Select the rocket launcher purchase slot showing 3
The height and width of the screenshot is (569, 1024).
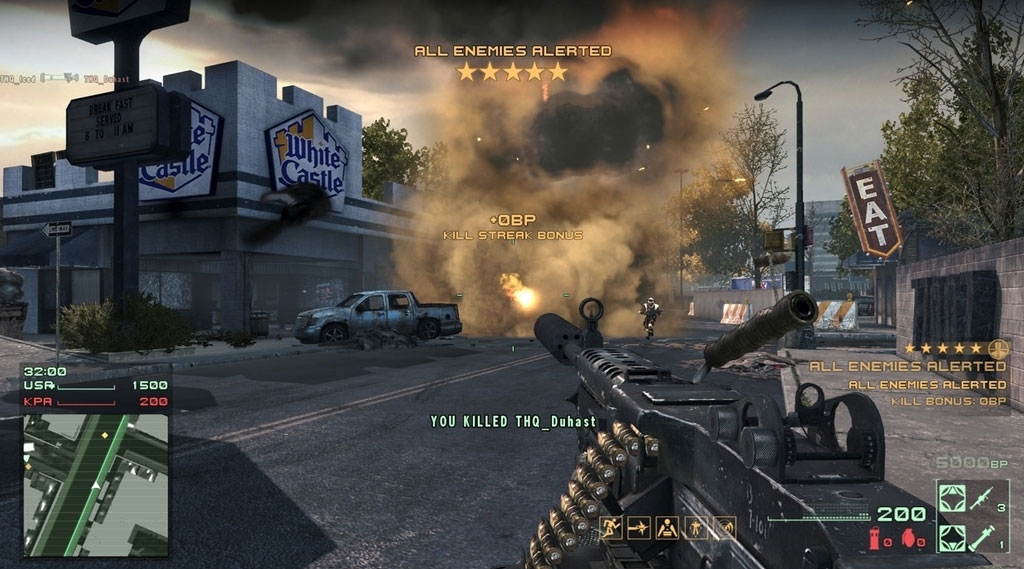click(965, 497)
